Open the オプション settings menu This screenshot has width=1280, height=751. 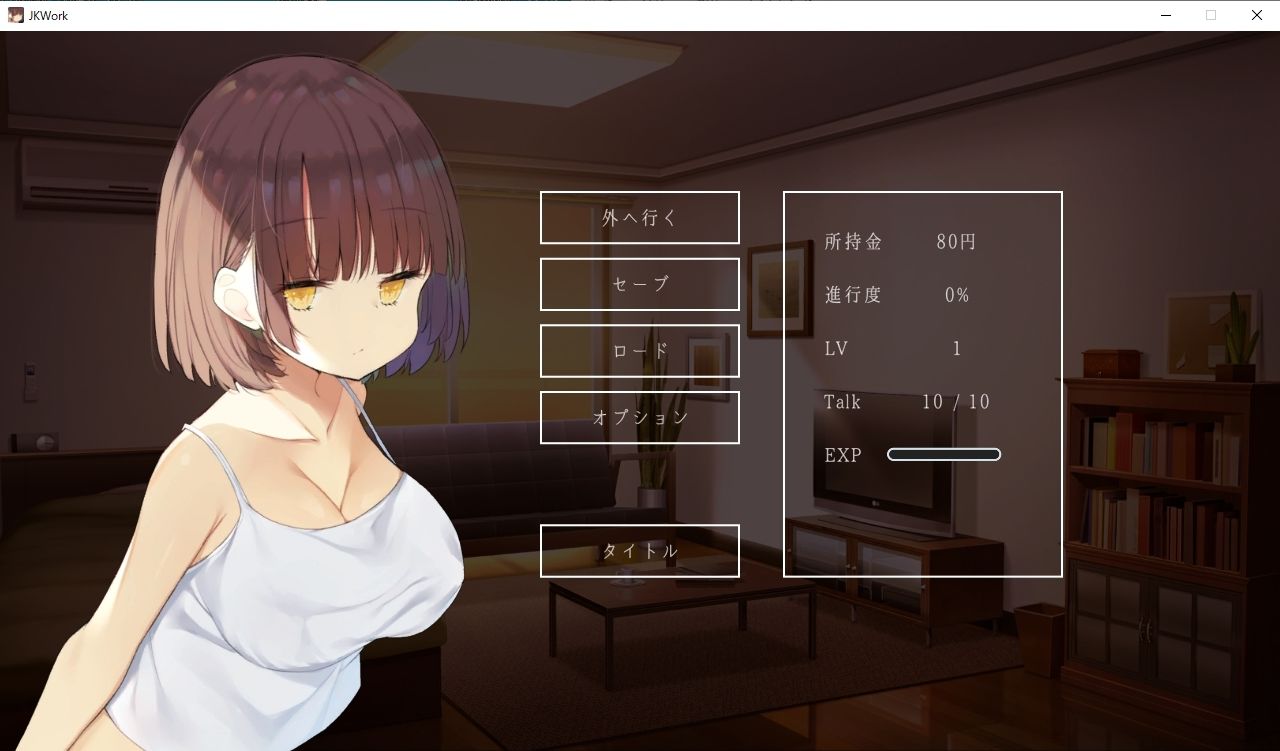pyautogui.click(x=640, y=417)
